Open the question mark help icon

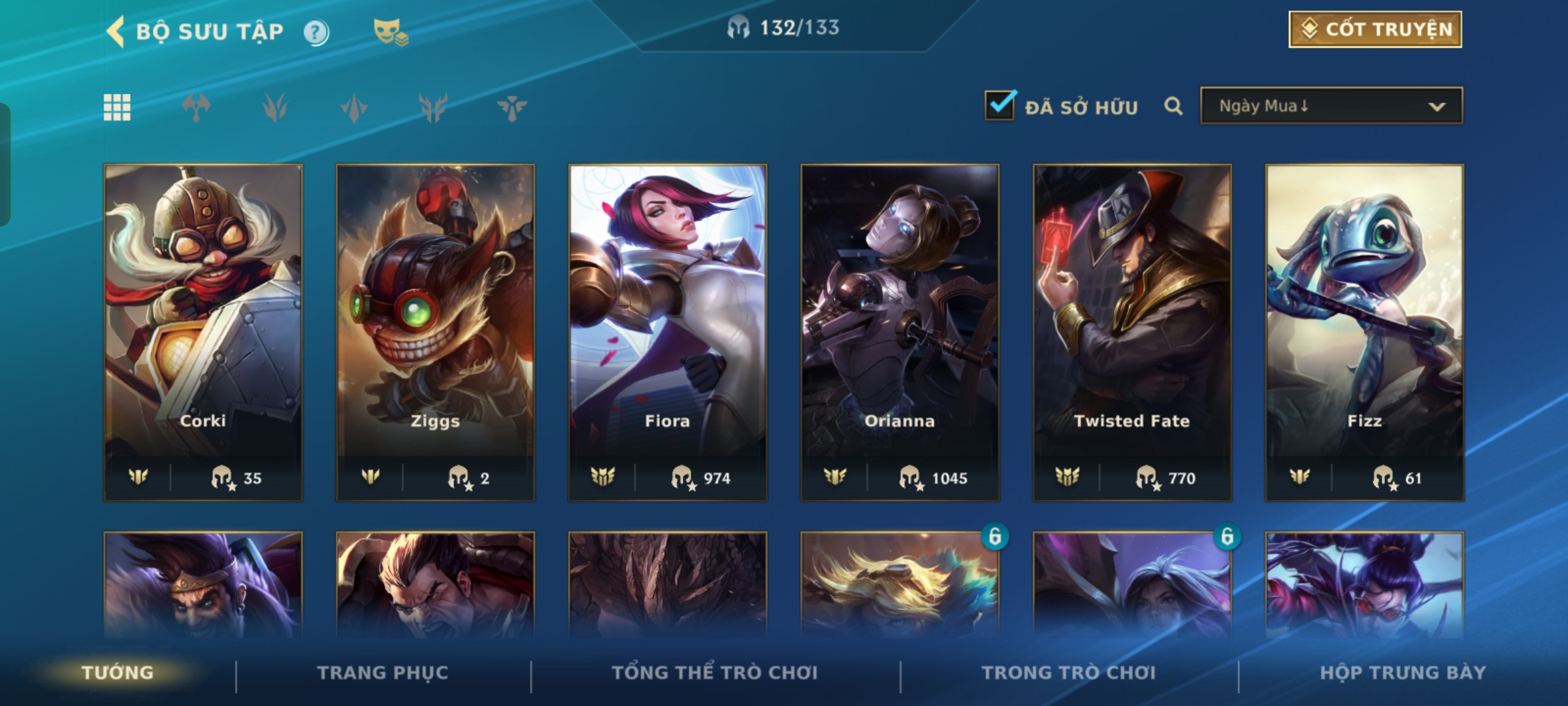316,32
